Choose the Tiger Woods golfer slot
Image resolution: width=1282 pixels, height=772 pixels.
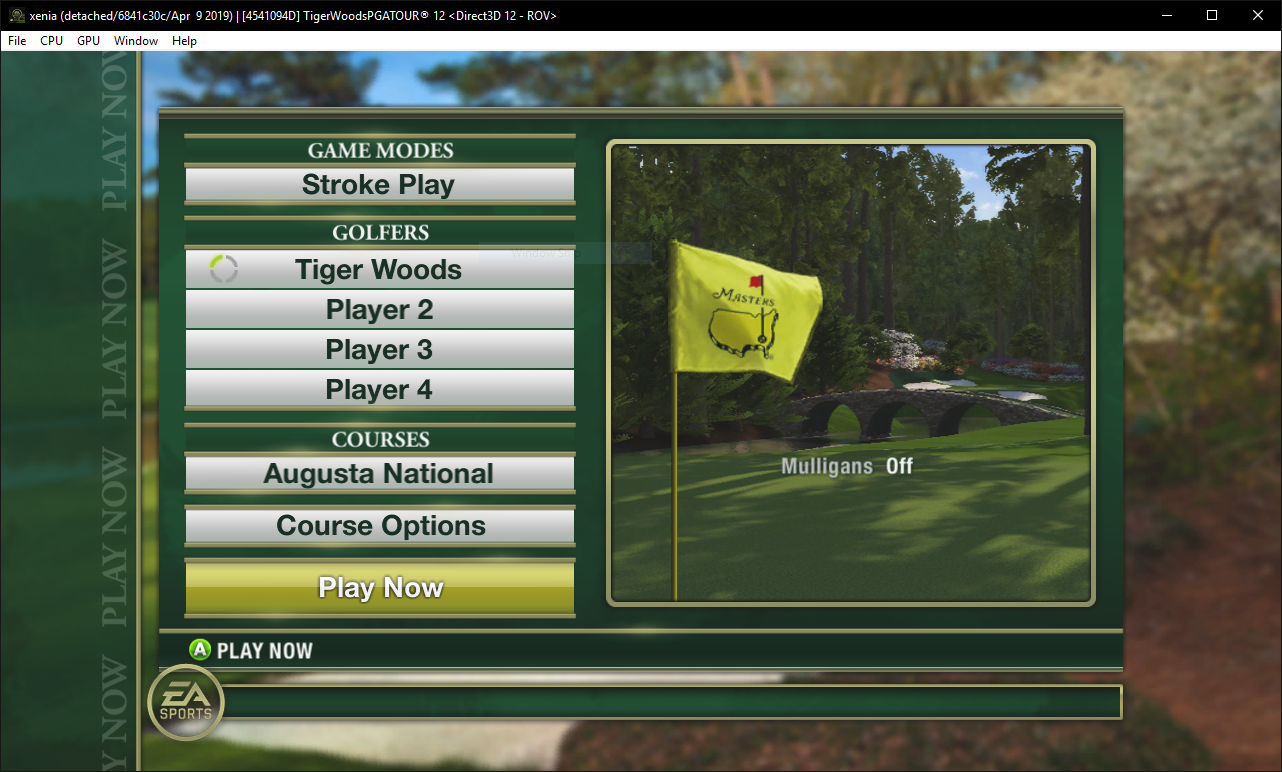pos(379,270)
